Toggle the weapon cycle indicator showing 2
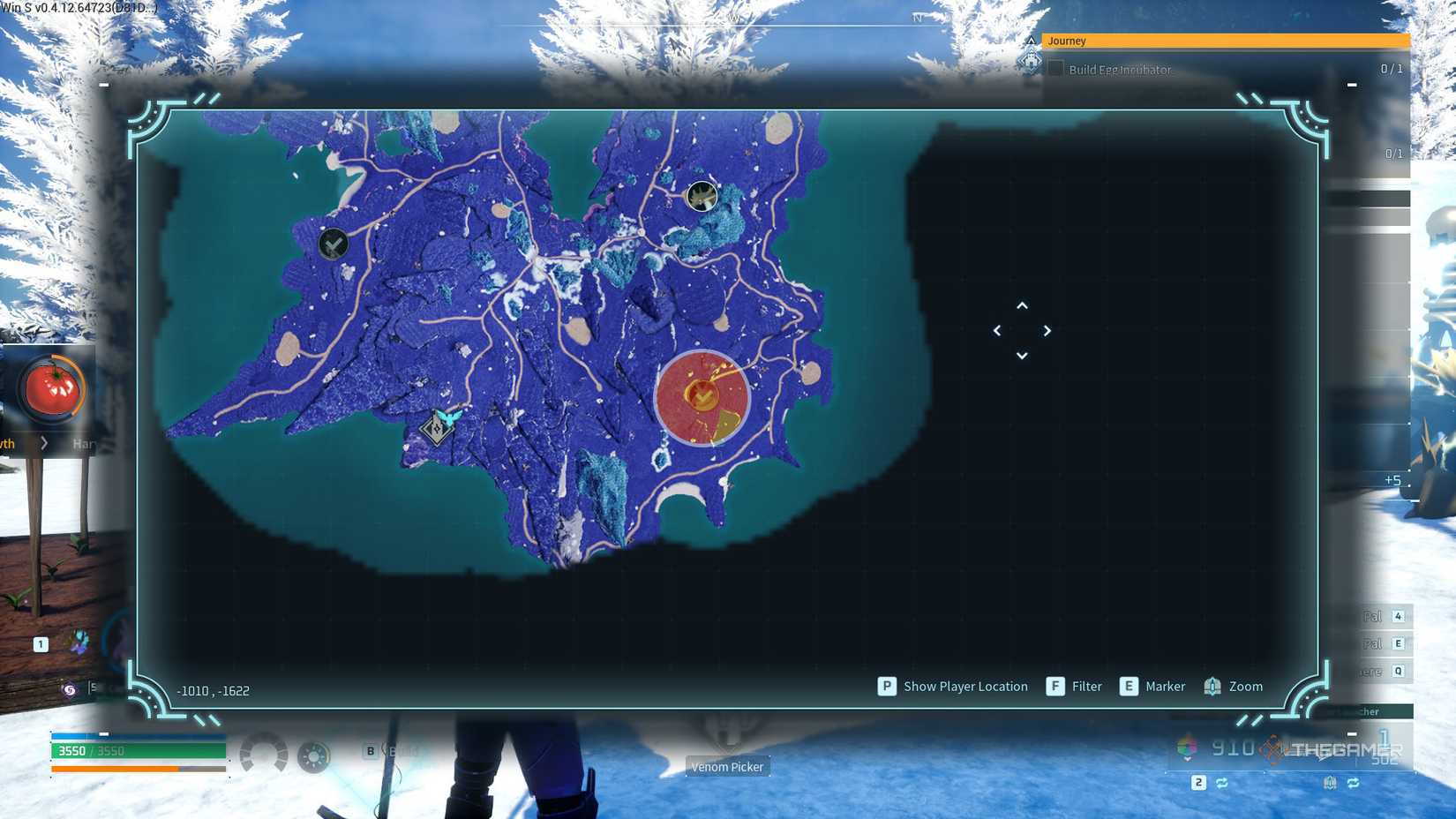The width and height of the screenshot is (1456, 819). point(1198,783)
